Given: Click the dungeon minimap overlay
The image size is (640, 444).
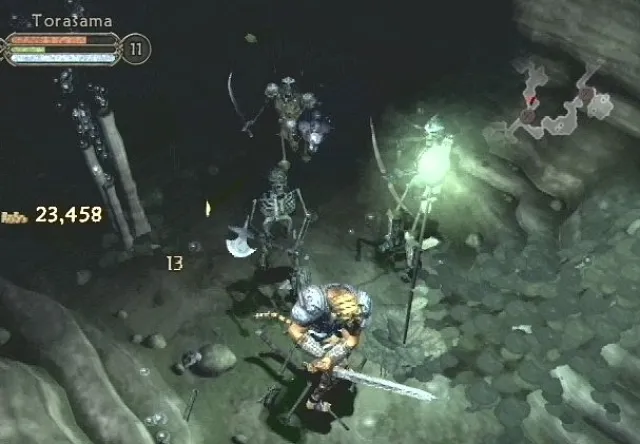Looking at the screenshot, I should [558, 100].
